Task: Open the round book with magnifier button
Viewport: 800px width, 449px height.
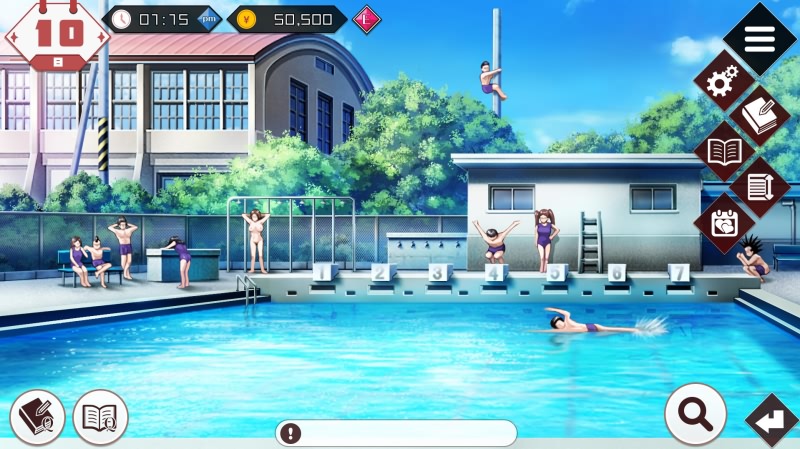Action: 101,417
